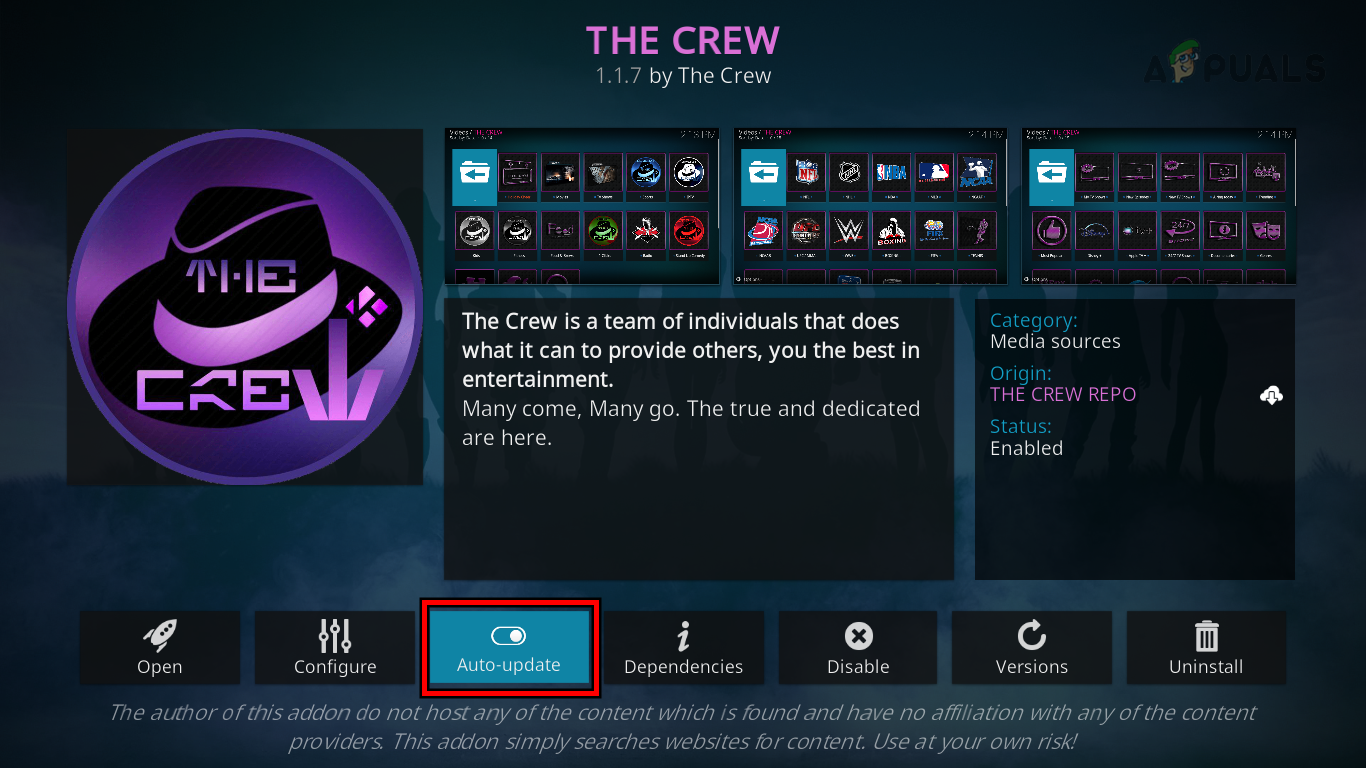This screenshot has width=1366, height=768.
Task: Click the refresh icon above Versions
Action: pyautogui.click(x=1031, y=634)
